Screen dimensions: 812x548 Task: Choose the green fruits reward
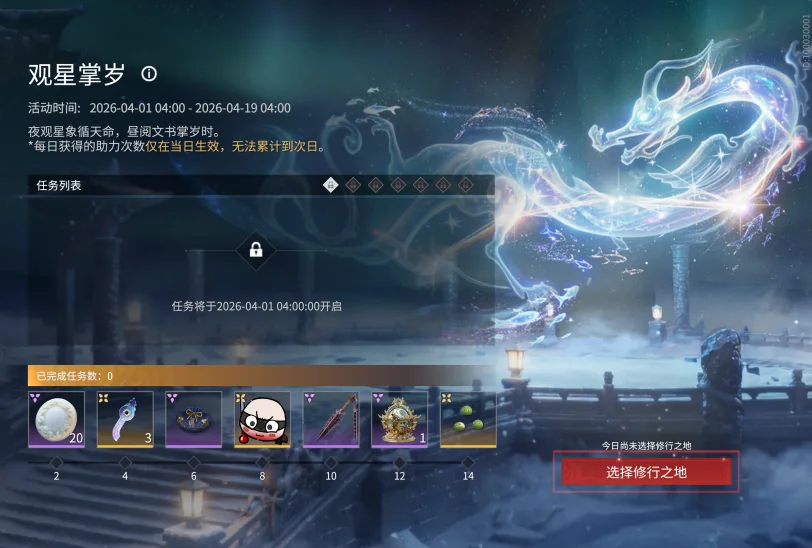point(468,418)
